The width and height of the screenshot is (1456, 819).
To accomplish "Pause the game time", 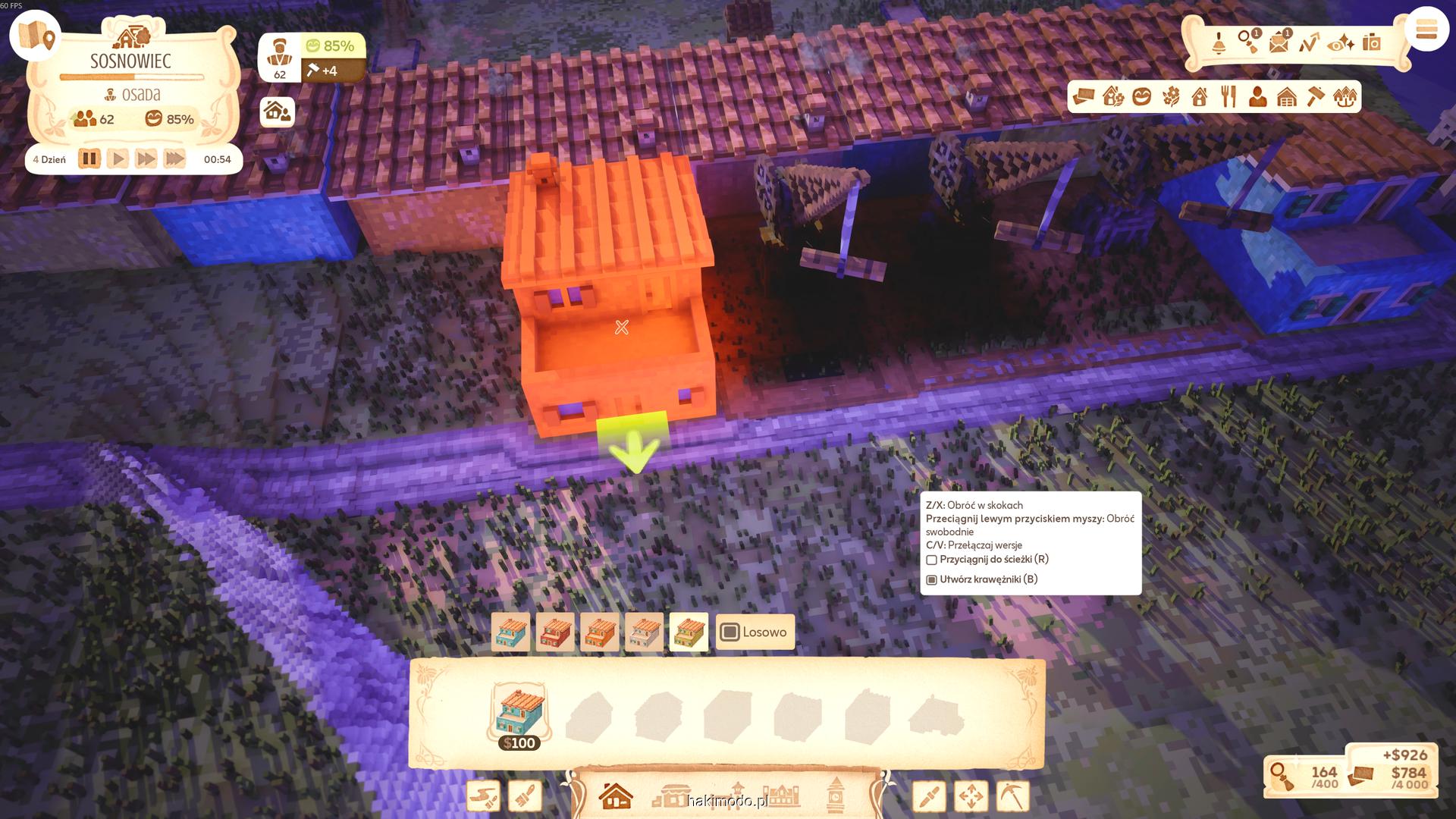I will coord(89,159).
